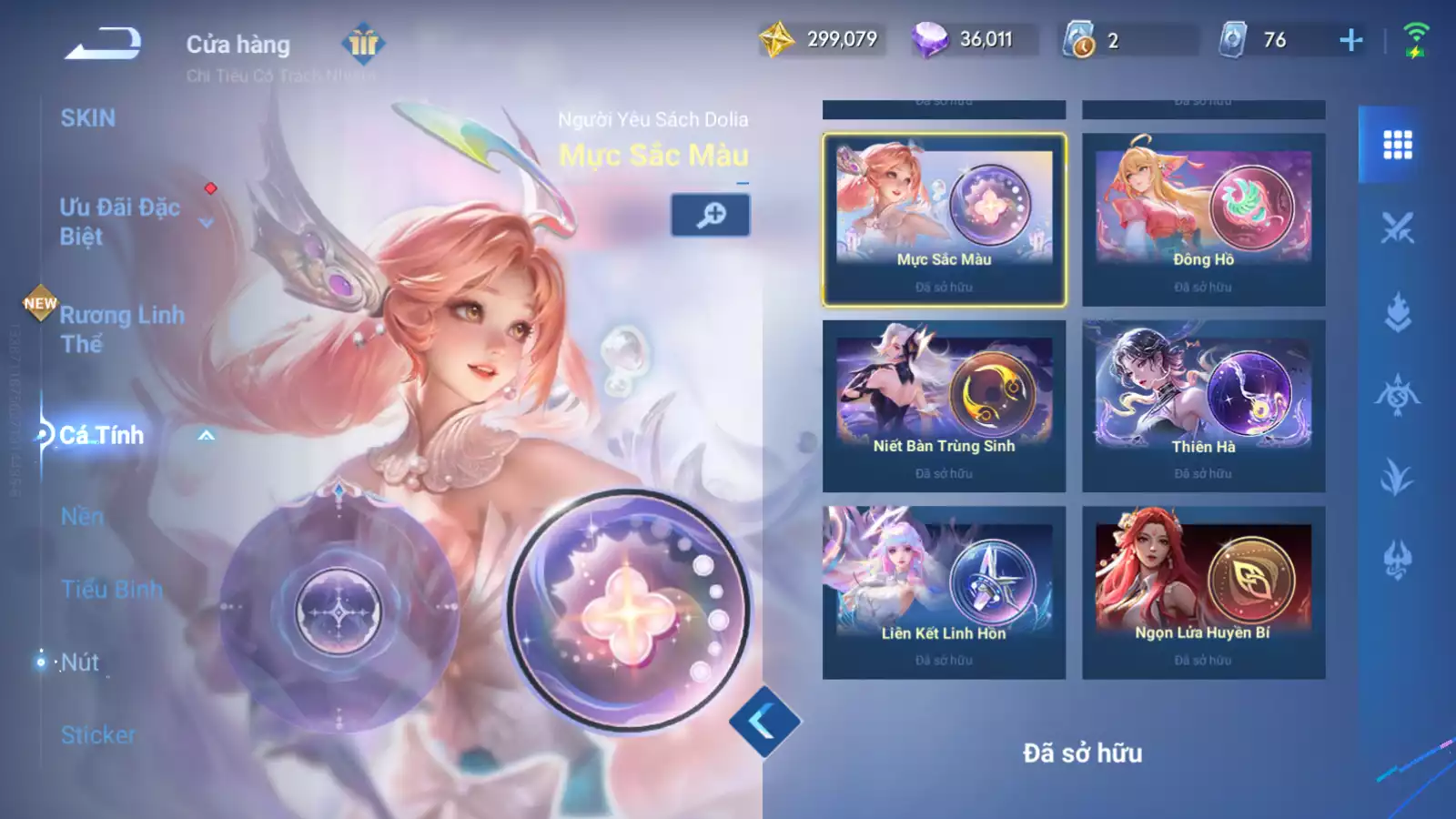
Task: Choose the Niết Bàn Trùng Sinh item
Action: [944, 406]
